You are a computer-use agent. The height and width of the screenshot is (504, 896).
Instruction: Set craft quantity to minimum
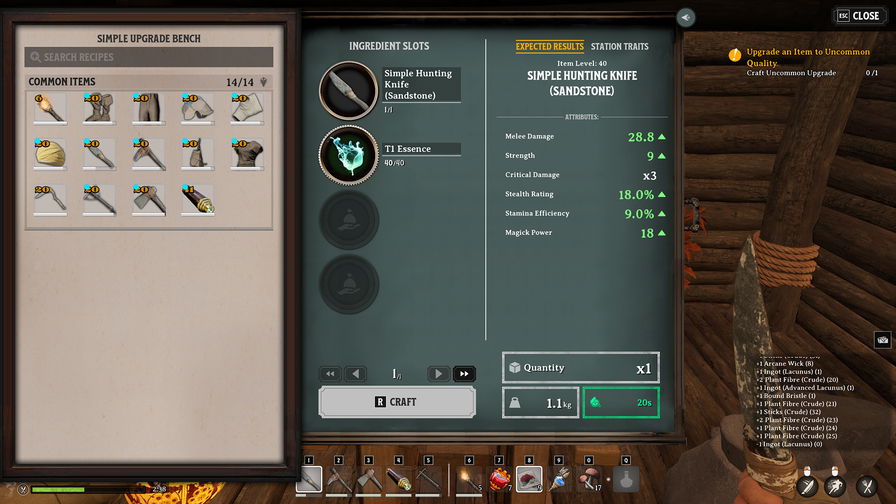point(330,374)
